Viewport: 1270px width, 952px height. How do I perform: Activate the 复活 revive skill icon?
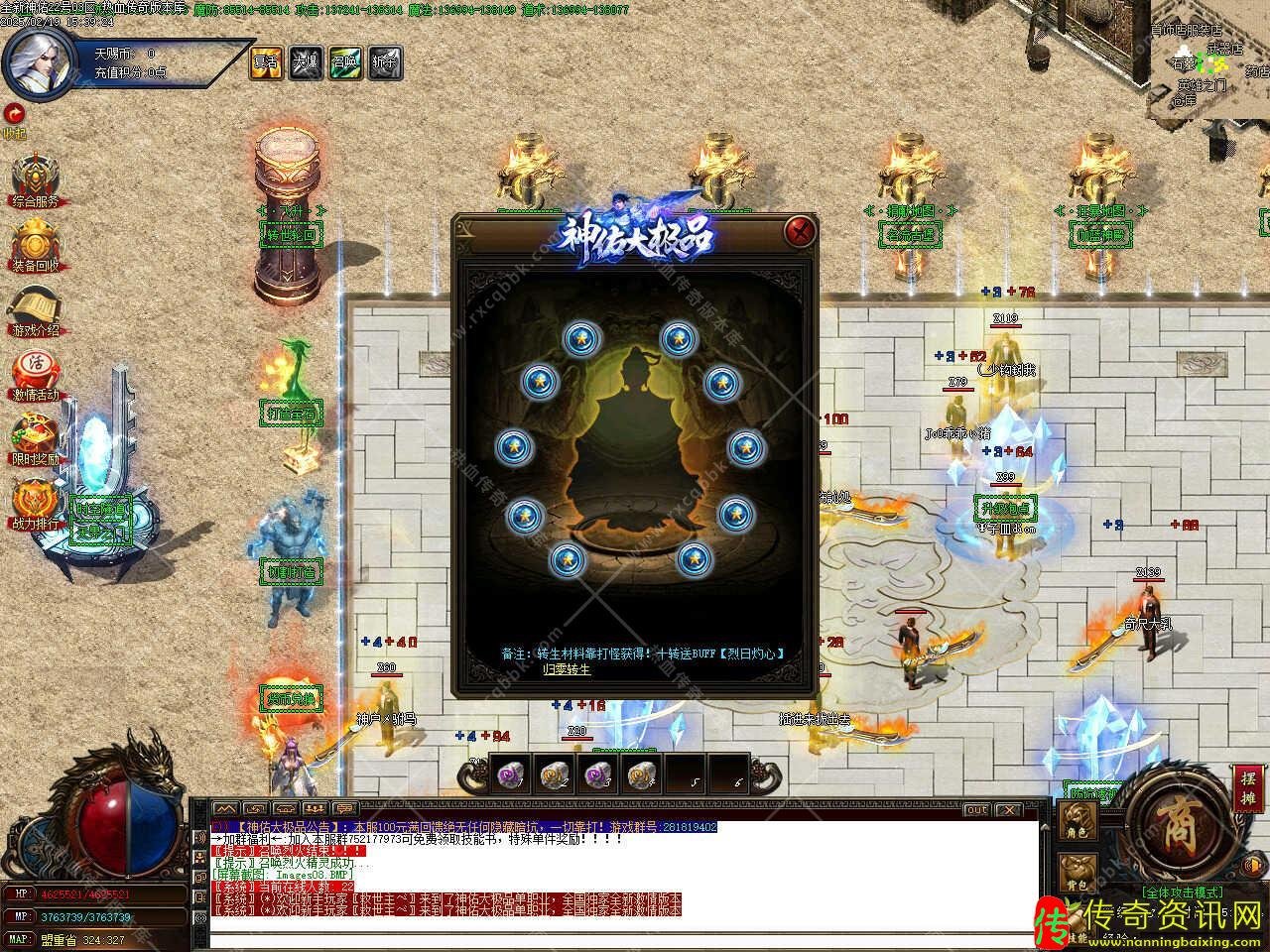266,62
